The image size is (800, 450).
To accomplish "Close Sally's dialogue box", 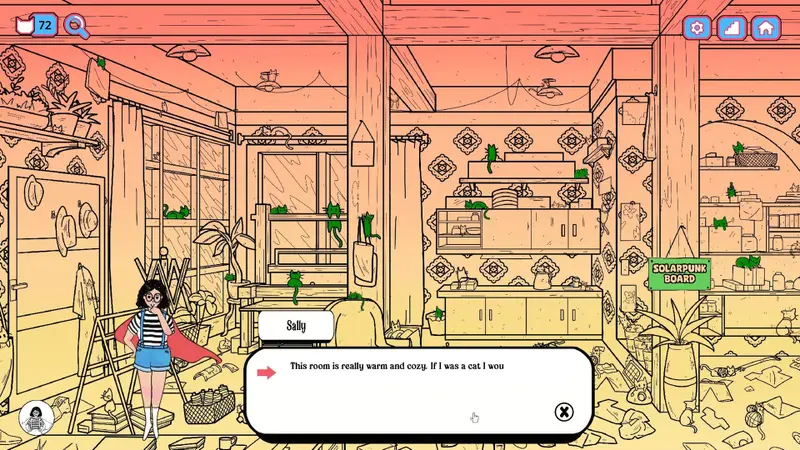I will (x=564, y=412).
